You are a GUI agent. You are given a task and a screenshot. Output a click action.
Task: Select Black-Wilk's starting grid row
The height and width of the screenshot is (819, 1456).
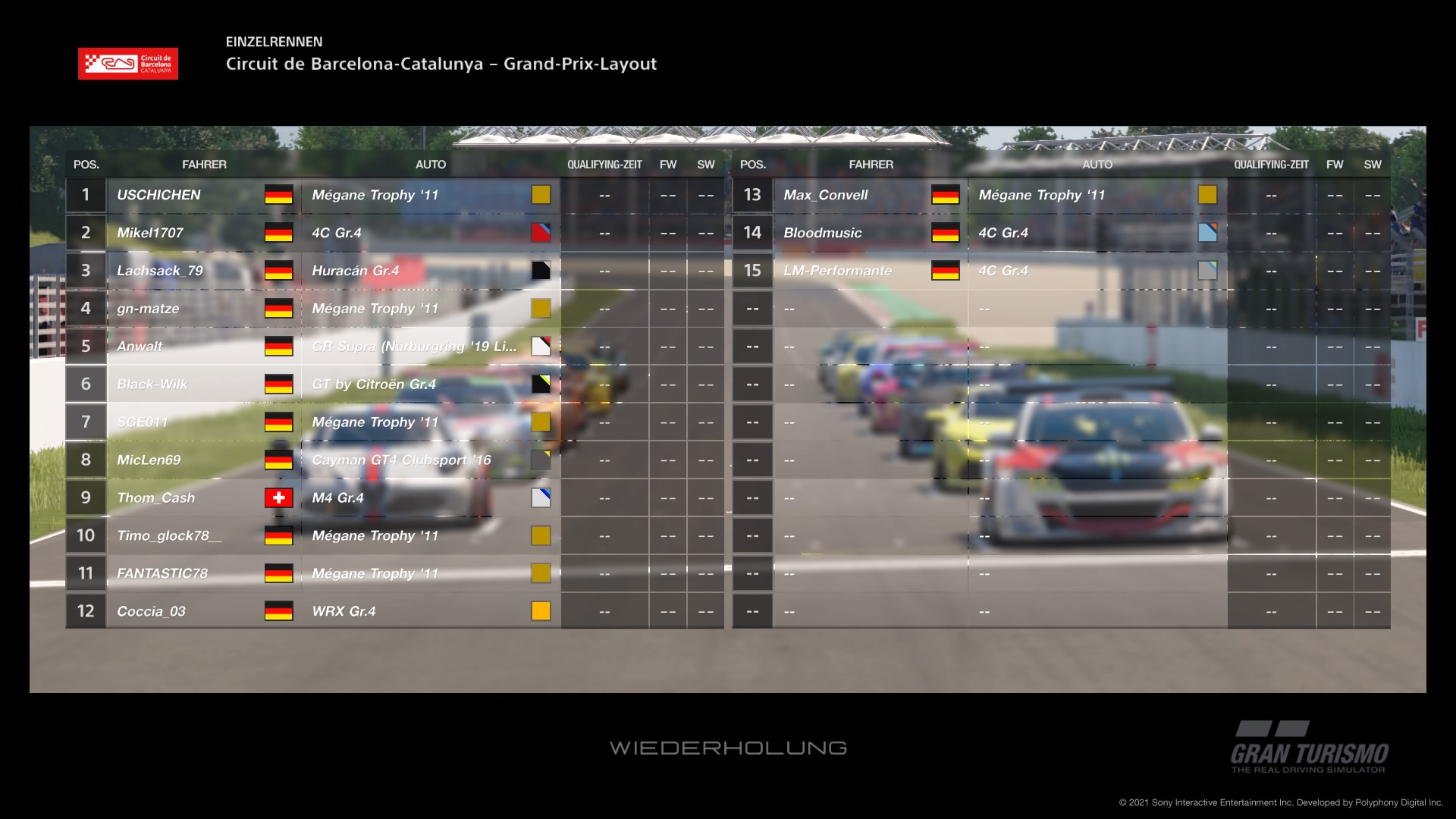[152, 384]
